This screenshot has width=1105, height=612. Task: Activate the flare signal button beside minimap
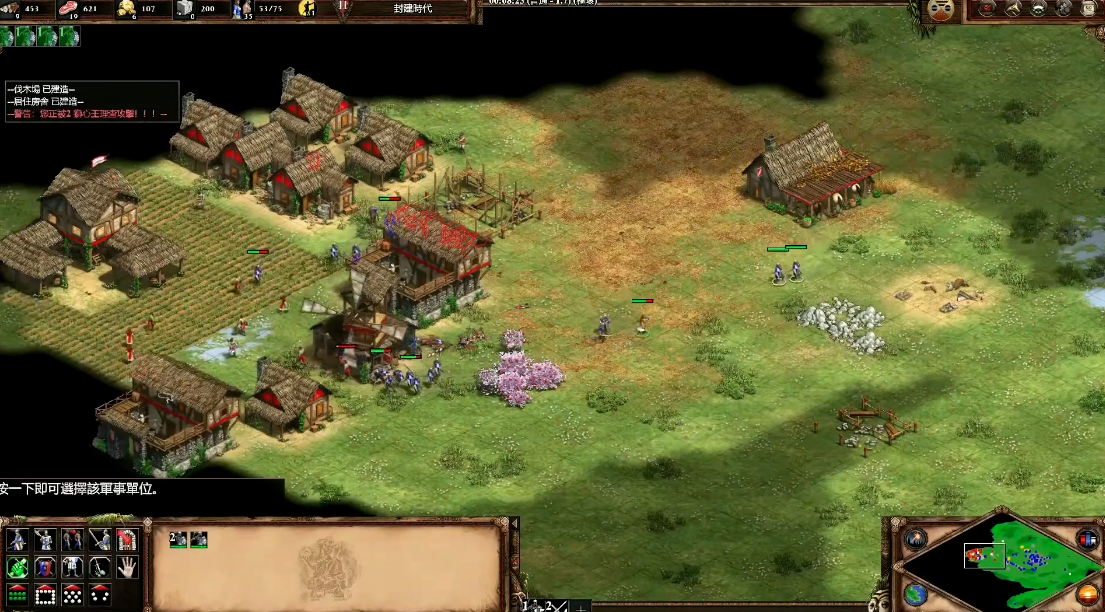tap(915, 539)
